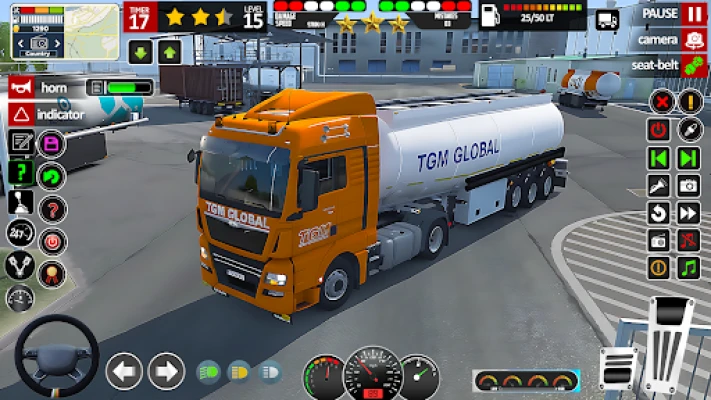Open the gear shifter icon

point(20,202)
